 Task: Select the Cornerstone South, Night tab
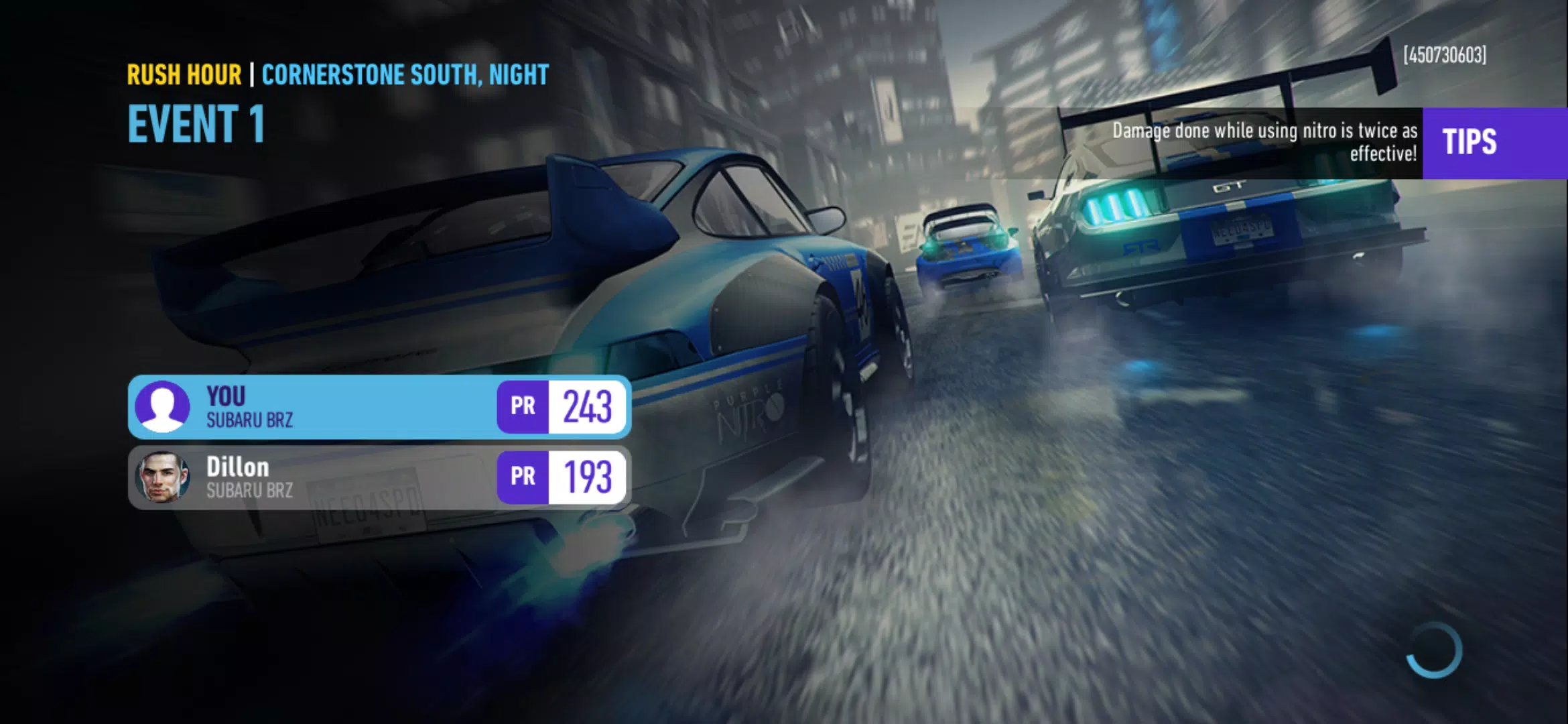(x=405, y=75)
